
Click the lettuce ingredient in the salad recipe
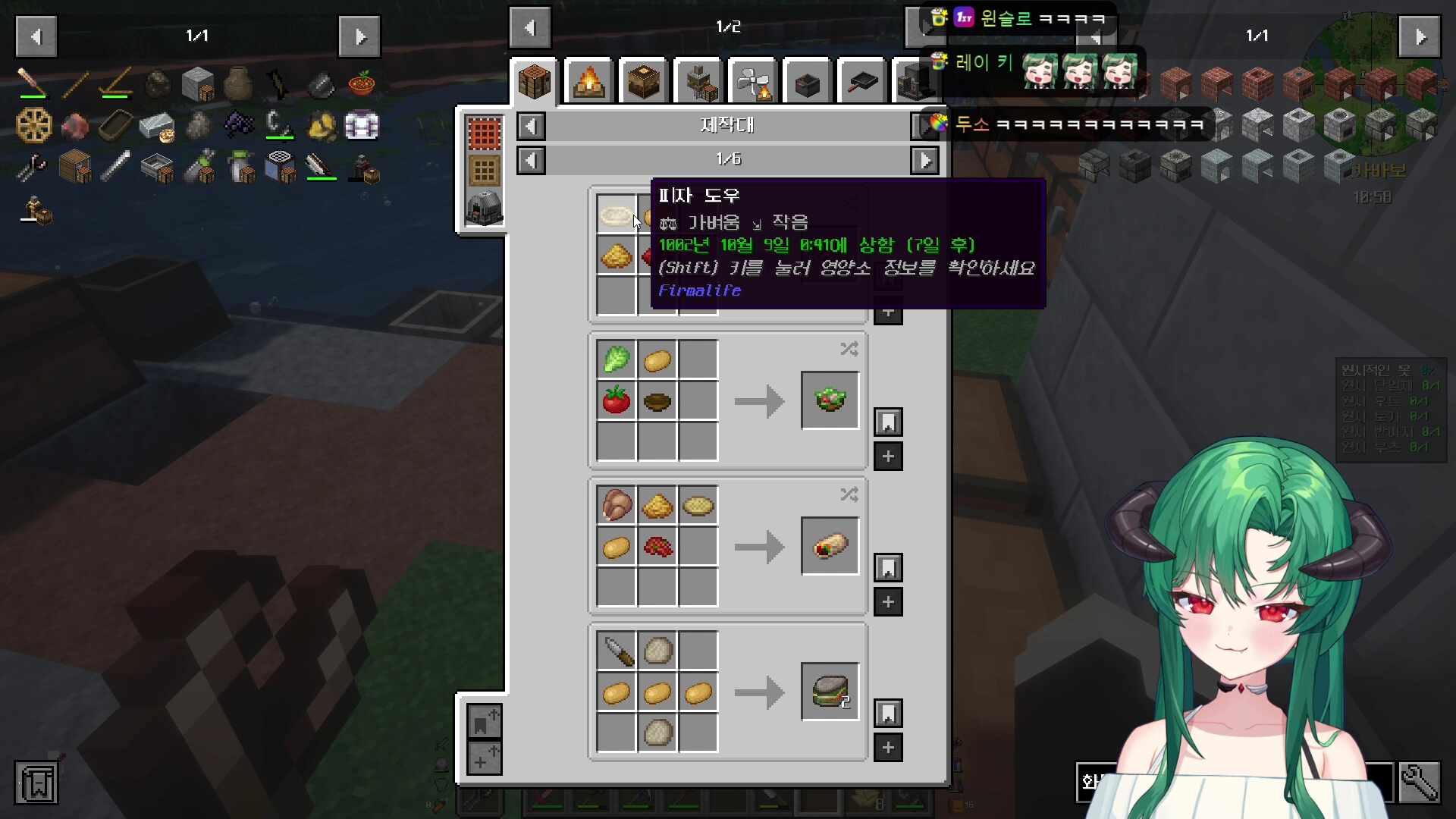coord(616,359)
